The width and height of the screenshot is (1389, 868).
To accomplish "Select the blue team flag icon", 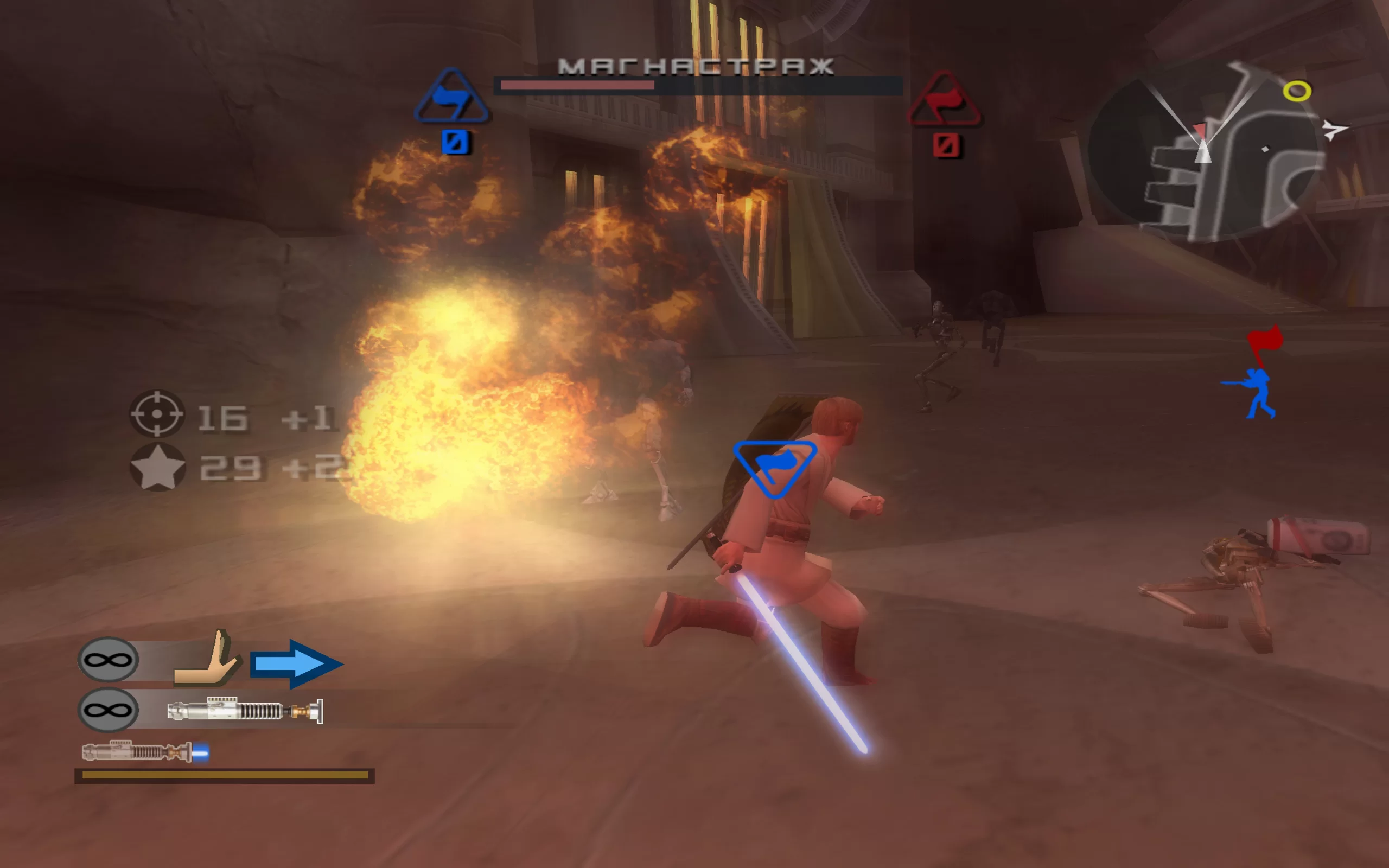I will click(x=451, y=98).
